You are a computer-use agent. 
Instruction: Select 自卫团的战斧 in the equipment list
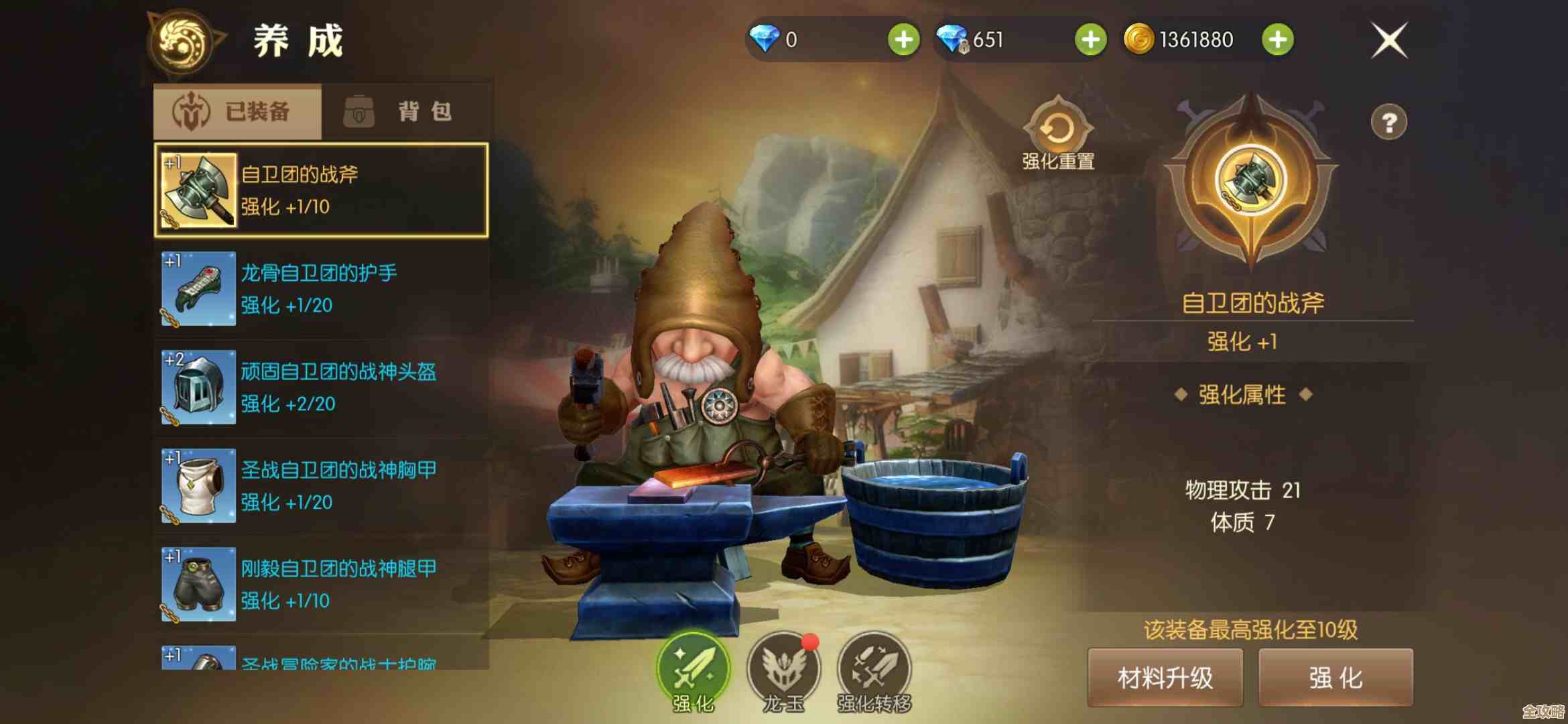click(x=321, y=190)
